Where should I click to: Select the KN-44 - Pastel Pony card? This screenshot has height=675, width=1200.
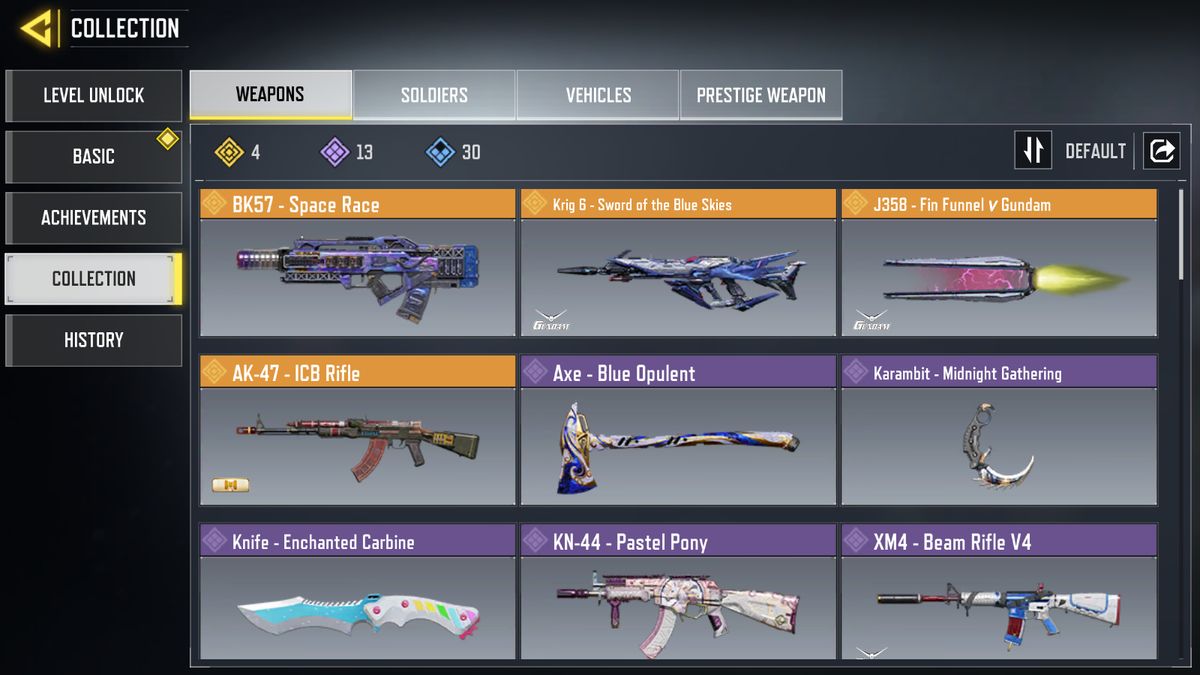point(678,594)
